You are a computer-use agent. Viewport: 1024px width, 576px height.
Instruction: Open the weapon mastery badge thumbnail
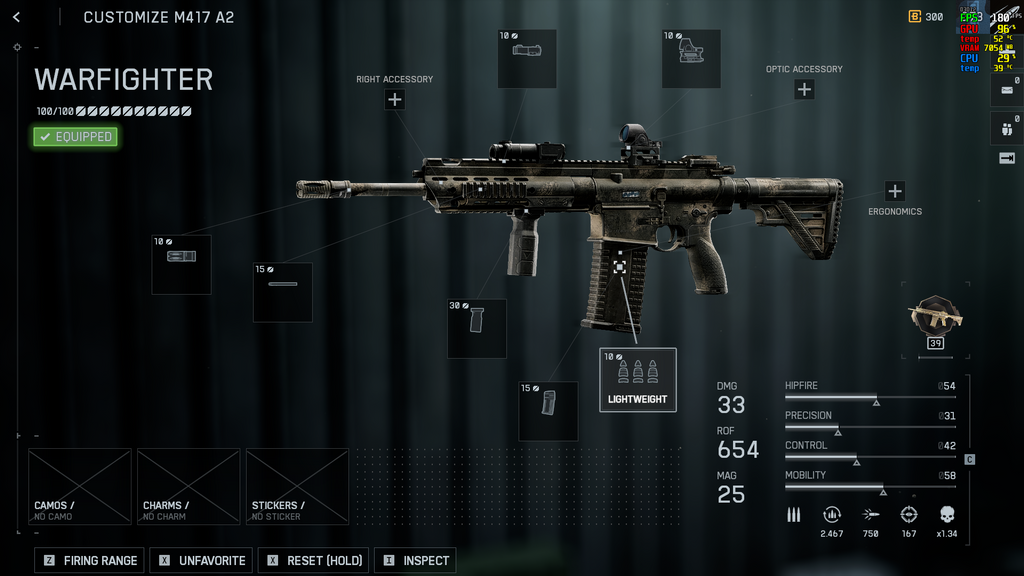(935, 319)
